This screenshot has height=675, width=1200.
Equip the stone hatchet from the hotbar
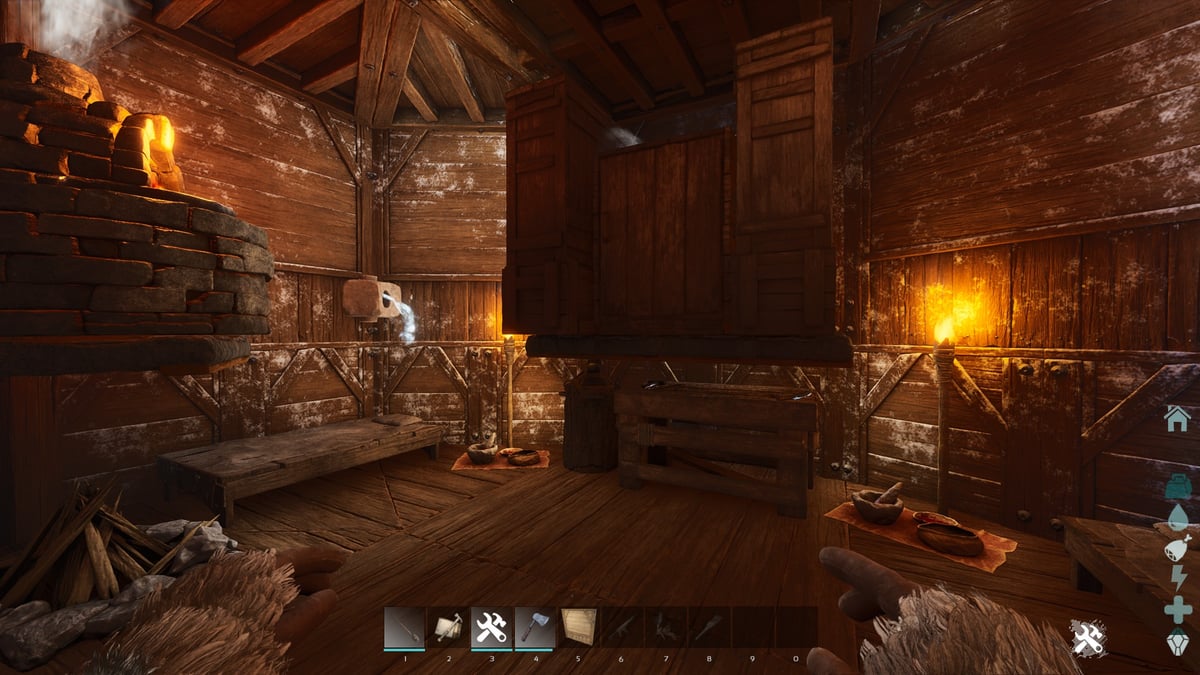pos(534,628)
